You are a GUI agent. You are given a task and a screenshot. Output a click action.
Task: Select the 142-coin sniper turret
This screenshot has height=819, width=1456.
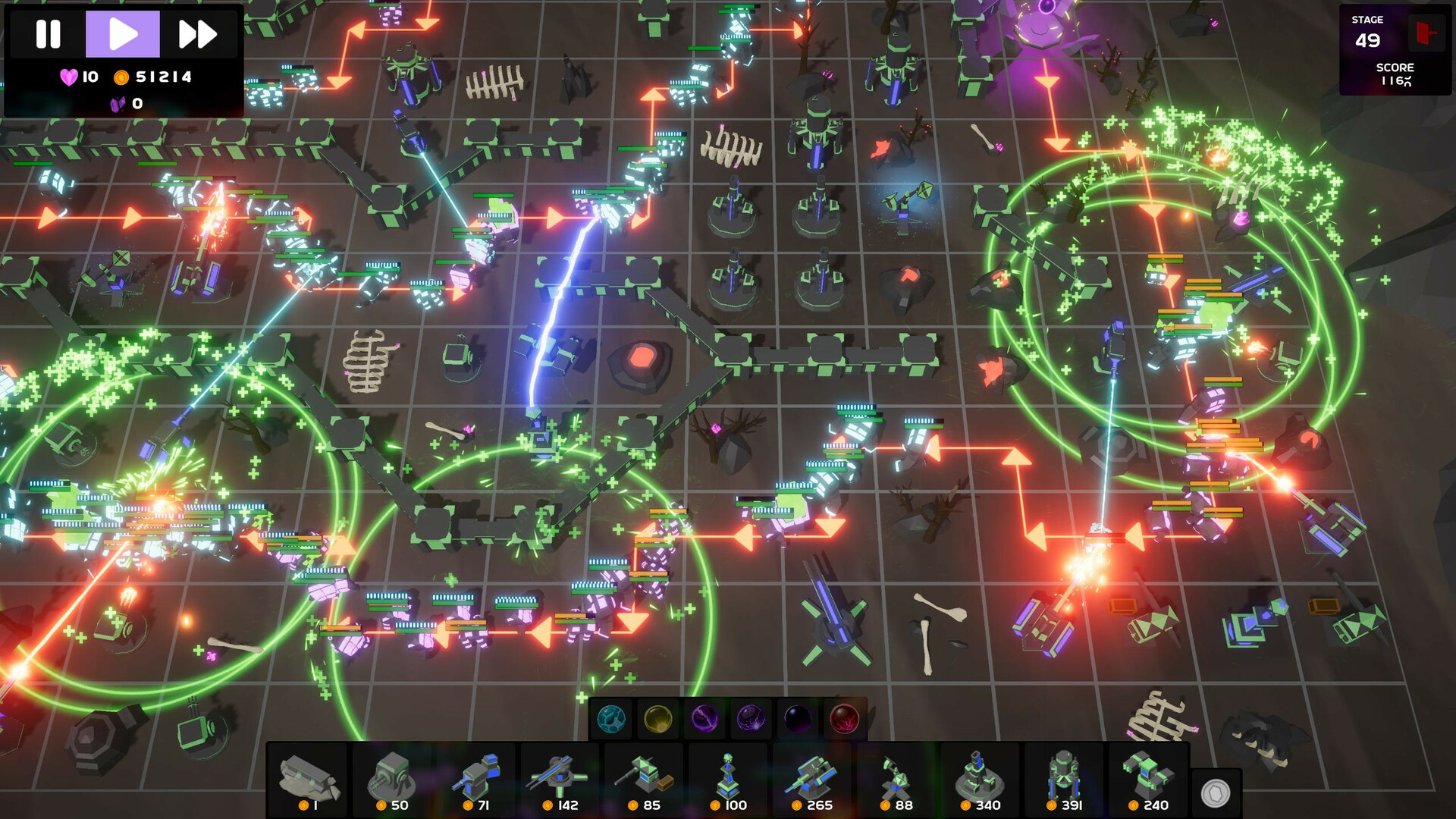560,773
